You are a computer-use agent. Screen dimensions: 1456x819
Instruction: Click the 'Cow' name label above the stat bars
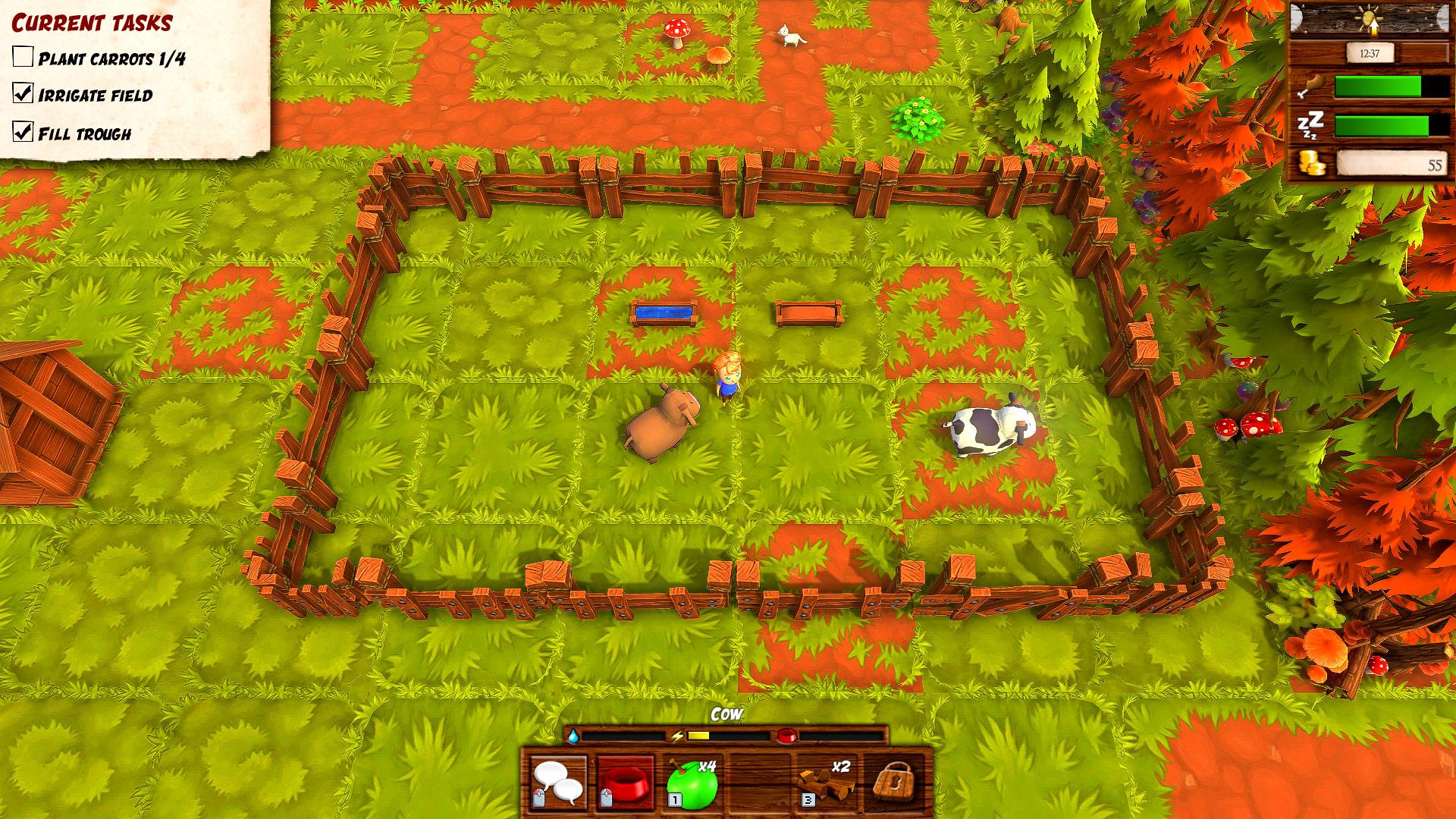point(725,713)
